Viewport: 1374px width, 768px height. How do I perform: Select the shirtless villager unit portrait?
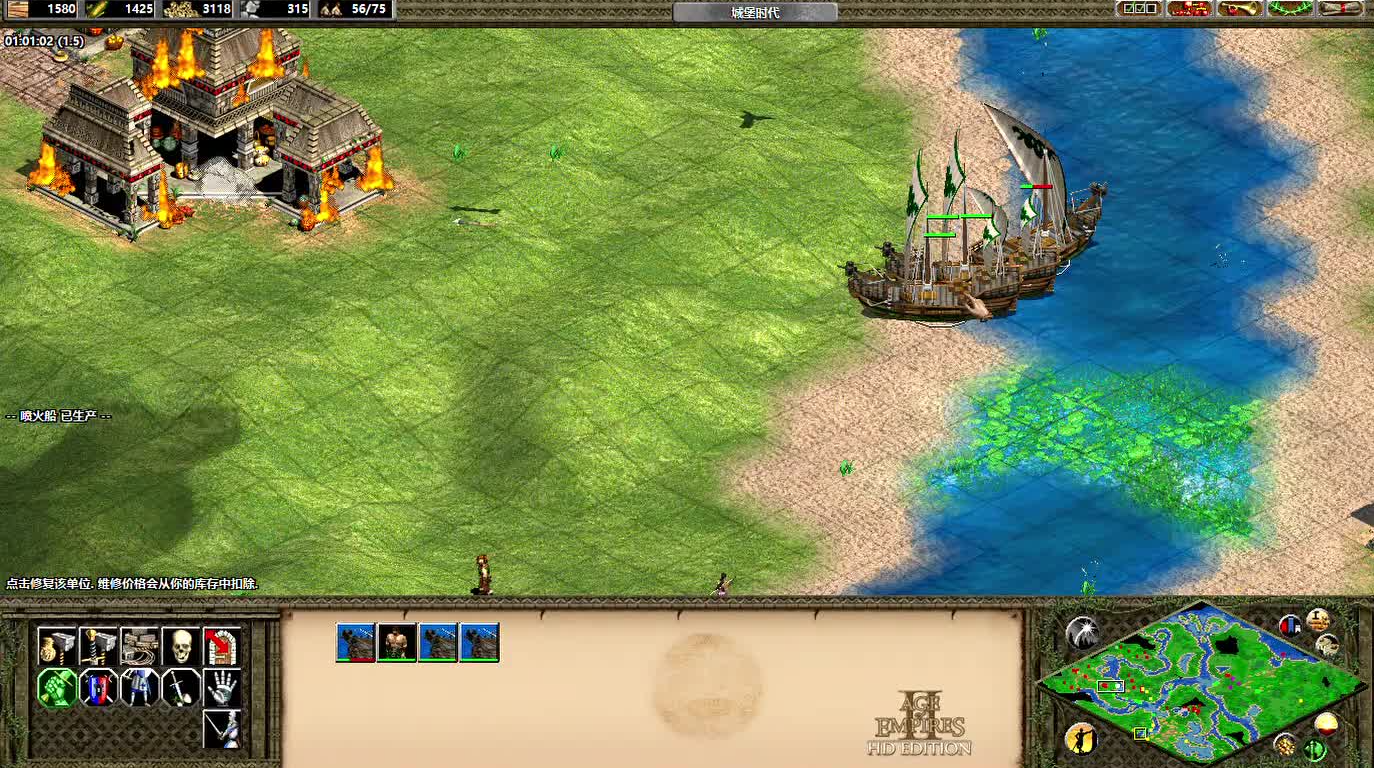pos(396,642)
